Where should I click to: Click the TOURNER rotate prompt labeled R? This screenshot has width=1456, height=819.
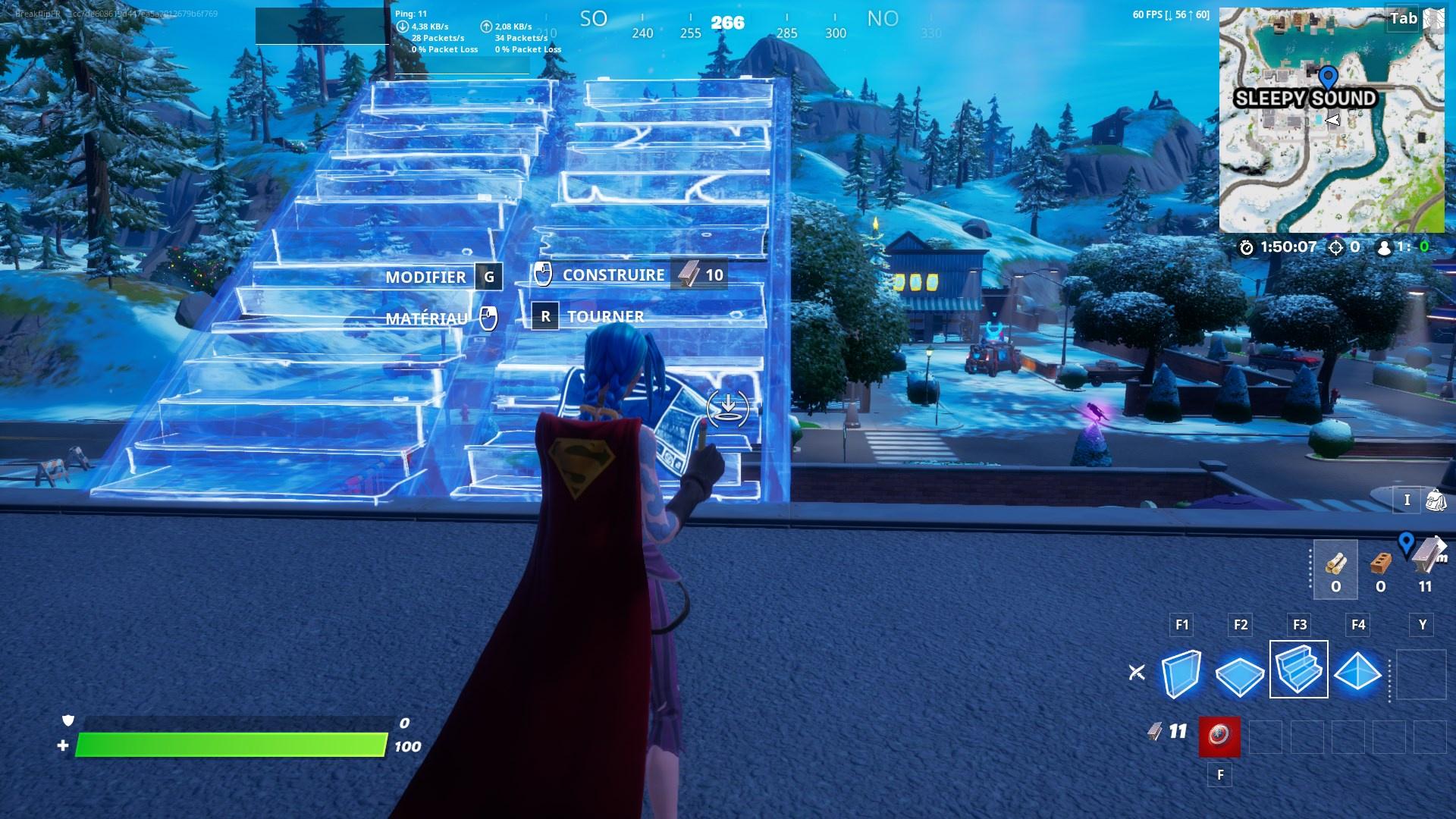click(x=591, y=316)
